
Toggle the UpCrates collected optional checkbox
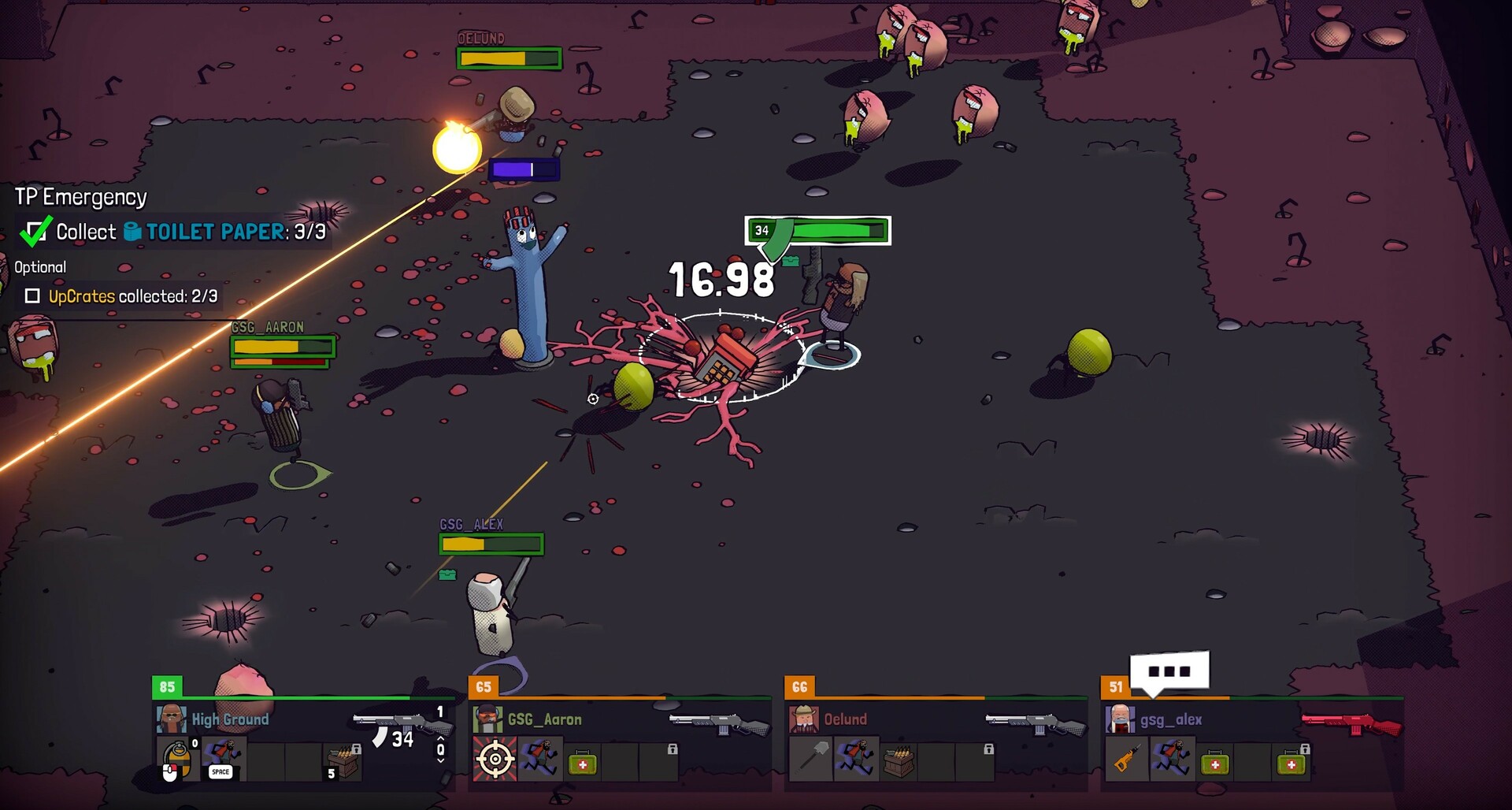pyautogui.click(x=32, y=297)
